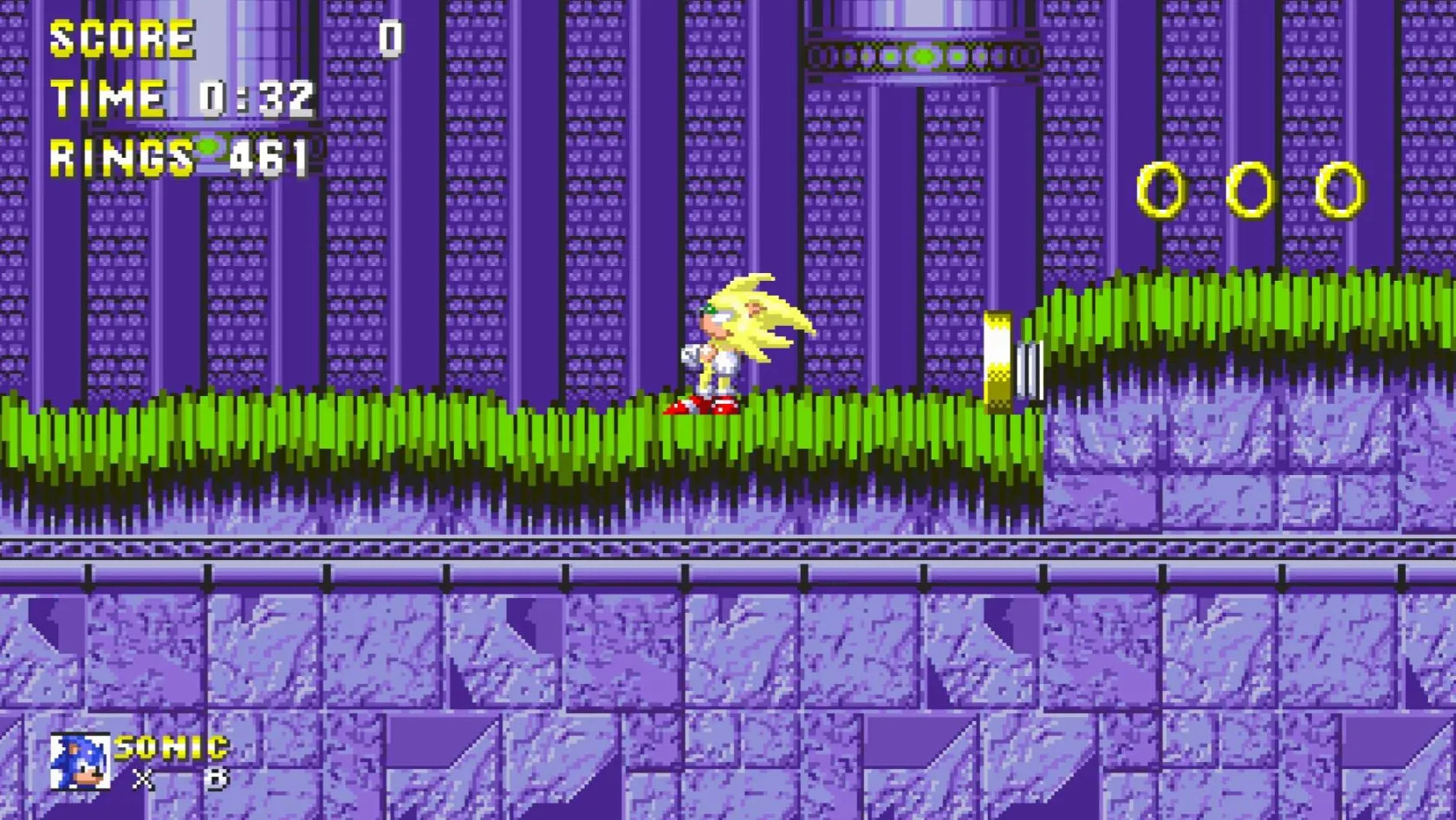Select the small ring icon next to RINGS
Viewport: 1456px width, 820px height.
tap(206, 147)
